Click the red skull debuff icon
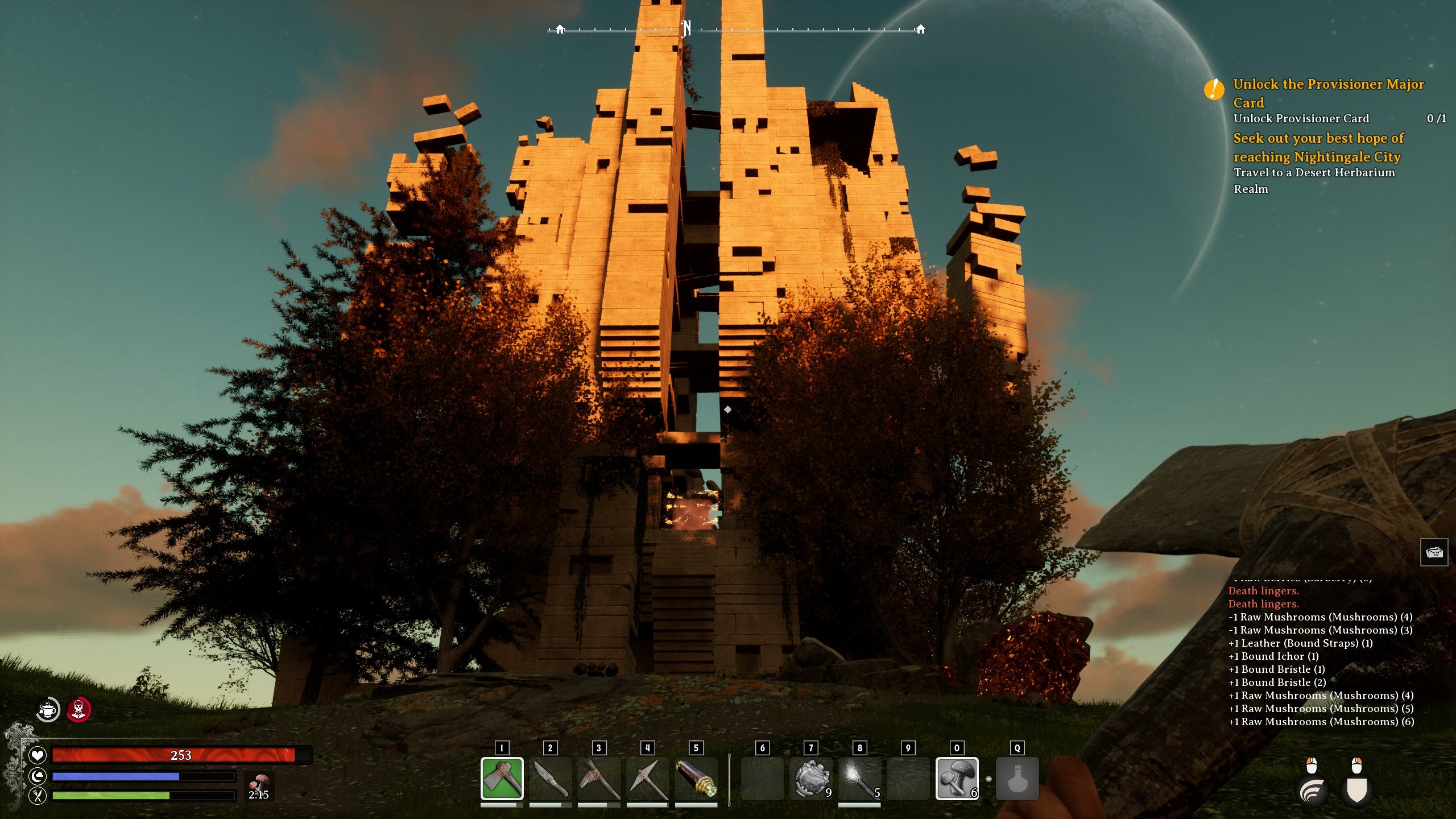Image resolution: width=1456 pixels, height=819 pixels. point(80,709)
